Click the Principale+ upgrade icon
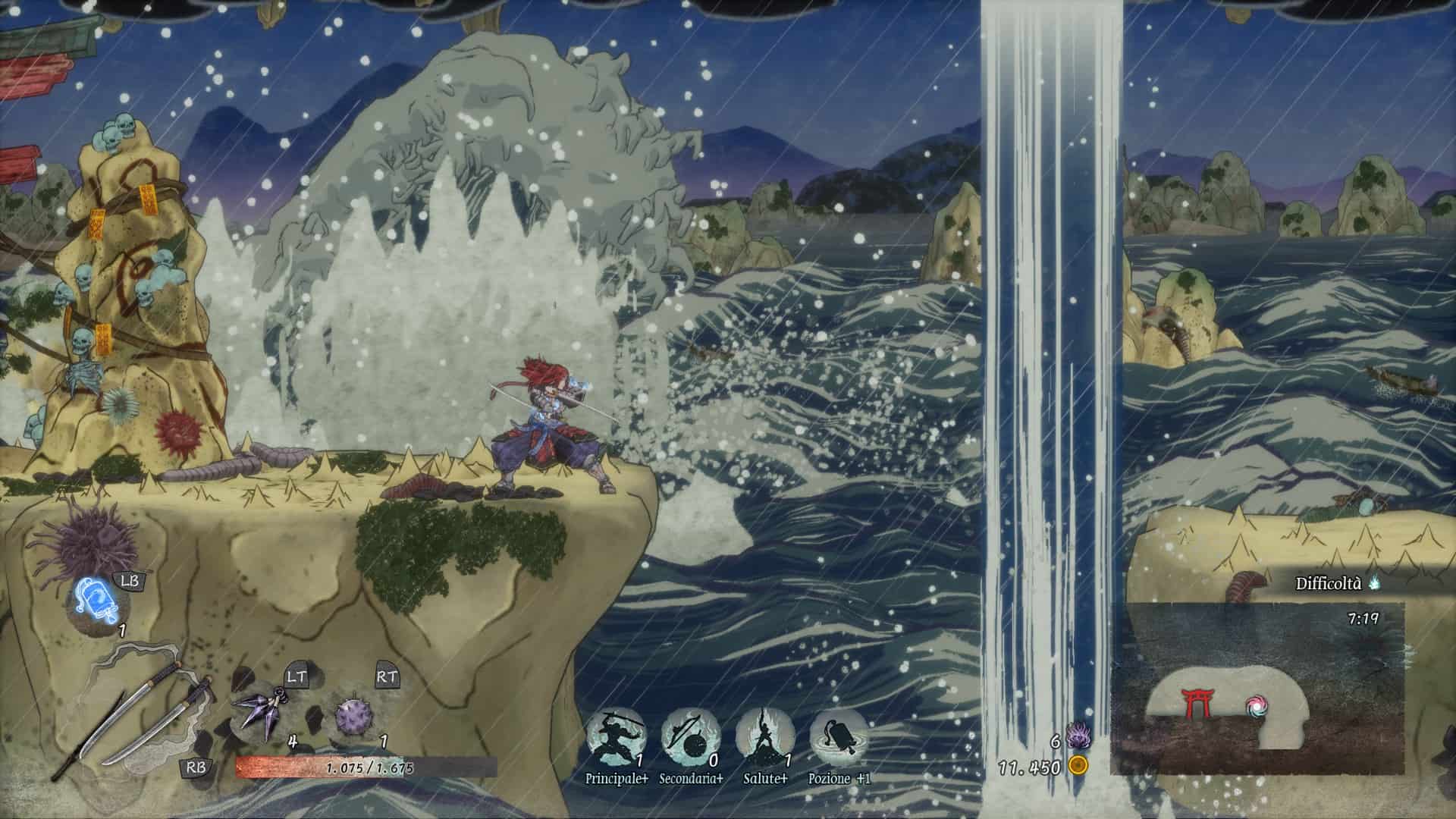Screen dimensions: 1456x819 [616, 737]
